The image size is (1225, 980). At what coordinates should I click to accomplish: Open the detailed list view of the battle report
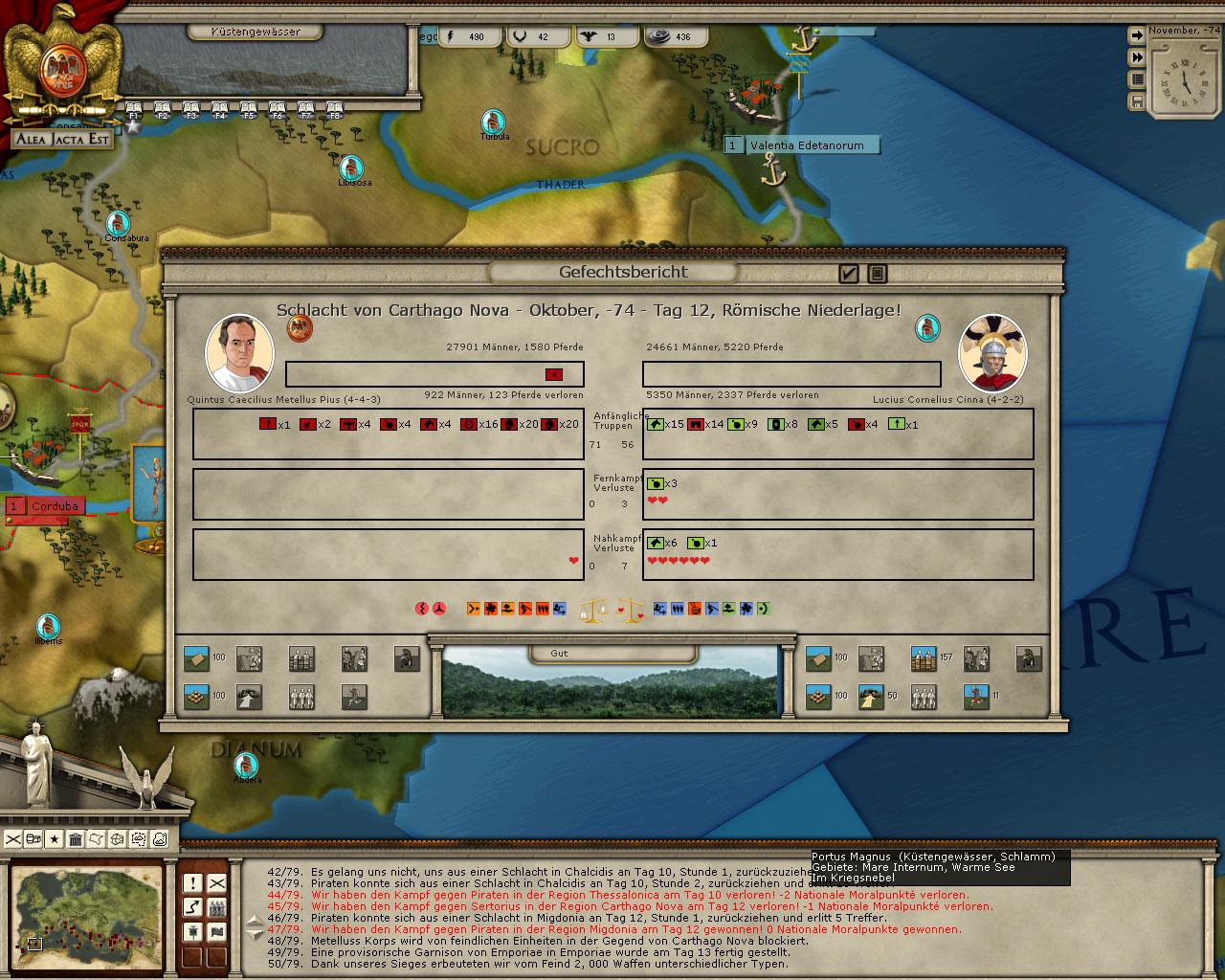tap(877, 274)
